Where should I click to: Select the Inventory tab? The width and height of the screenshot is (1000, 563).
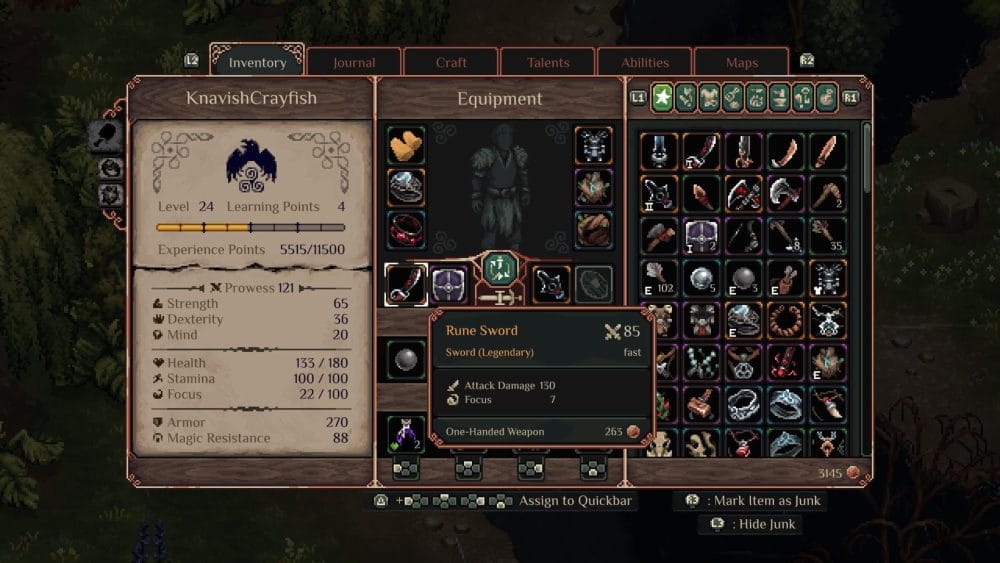pyautogui.click(x=258, y=63)
